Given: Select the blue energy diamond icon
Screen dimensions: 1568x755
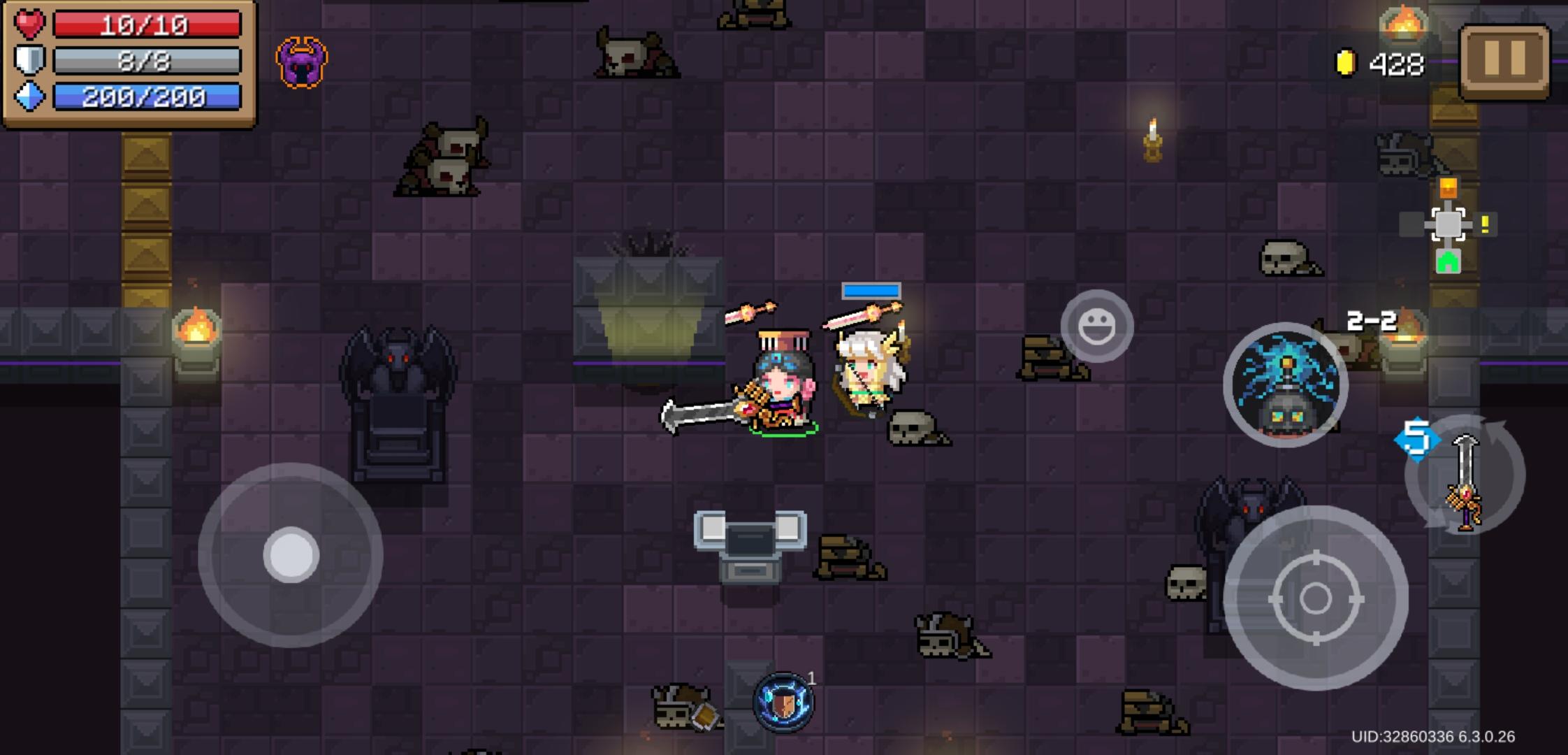Looking at the screenshot, I should click(x=29, y=98).
